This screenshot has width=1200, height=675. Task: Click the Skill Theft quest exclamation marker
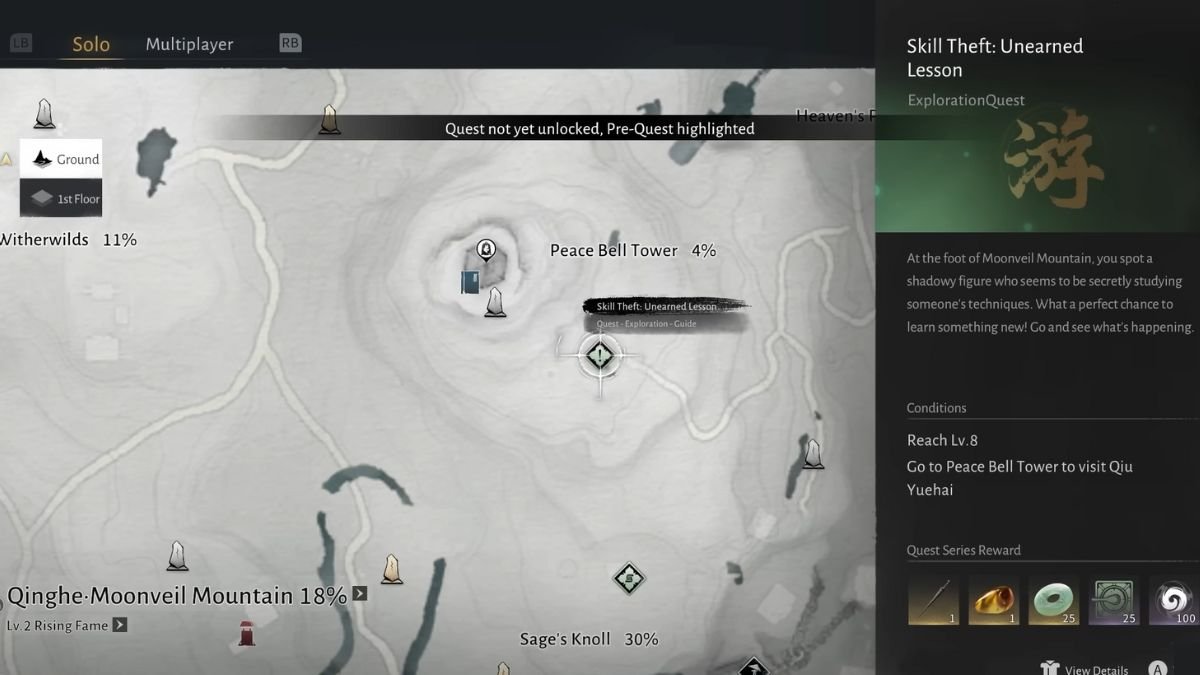(600, 354)
